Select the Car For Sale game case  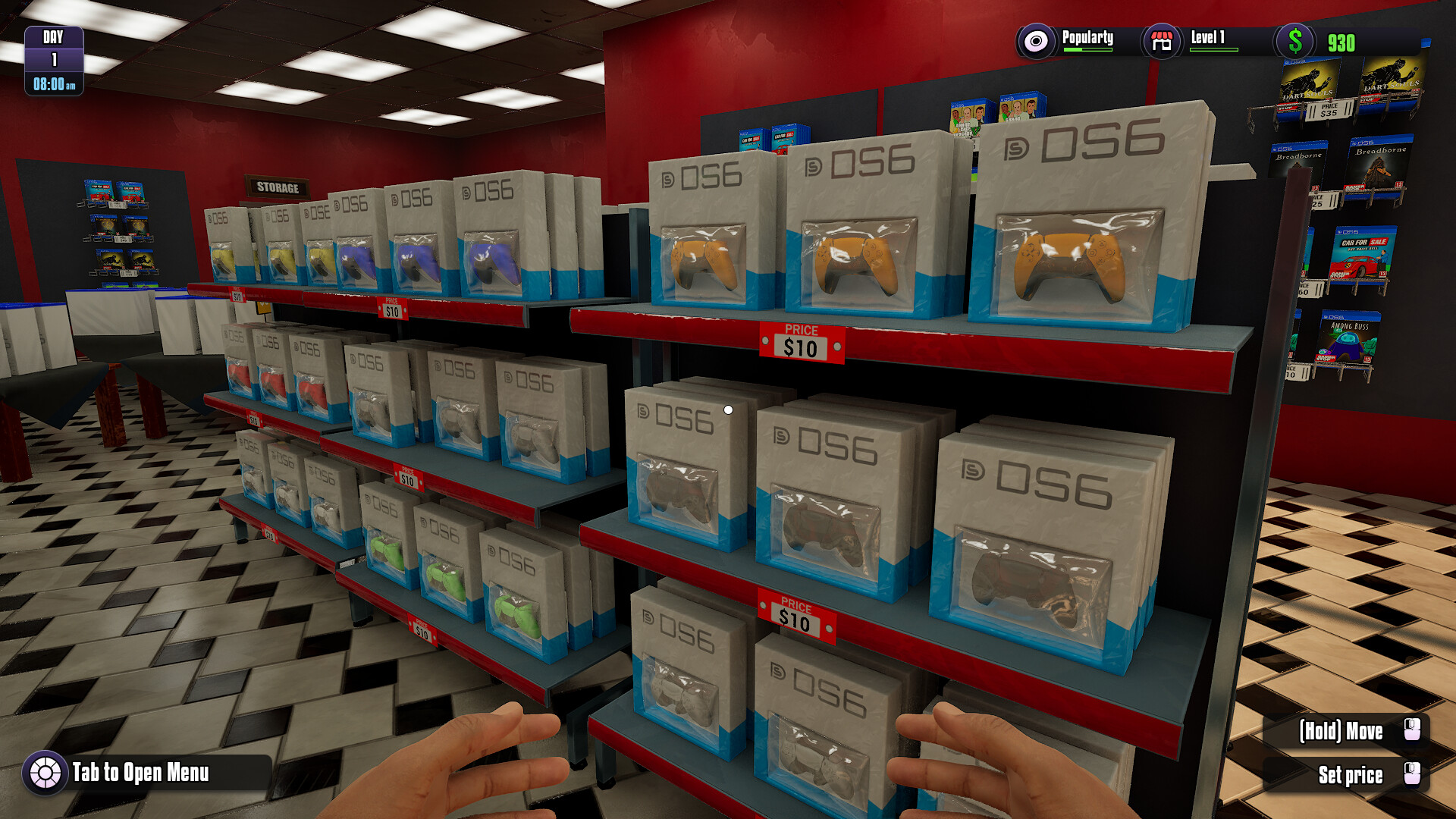click(1365, 252)
